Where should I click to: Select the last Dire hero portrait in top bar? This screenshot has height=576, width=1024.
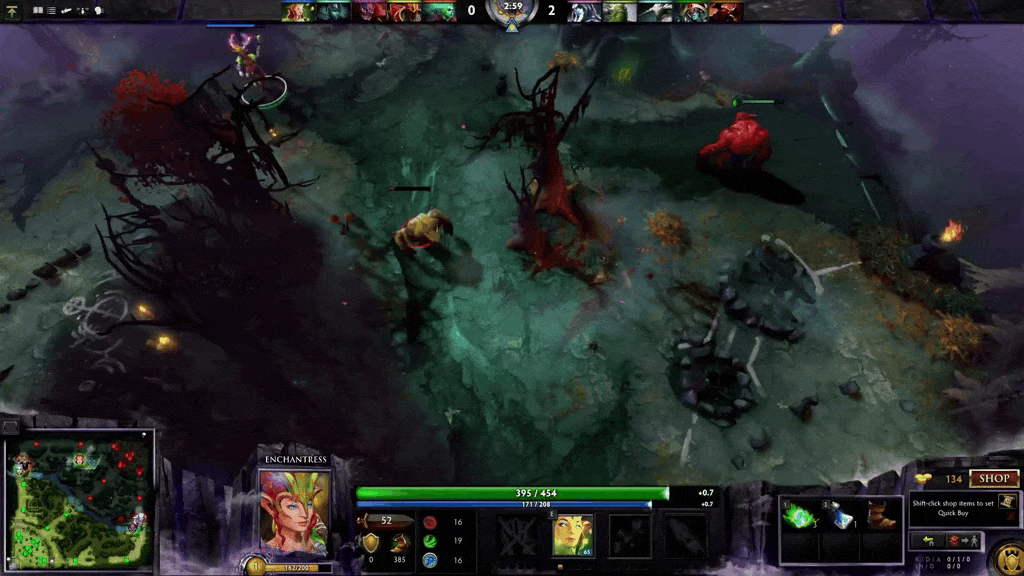click(727, 11)
